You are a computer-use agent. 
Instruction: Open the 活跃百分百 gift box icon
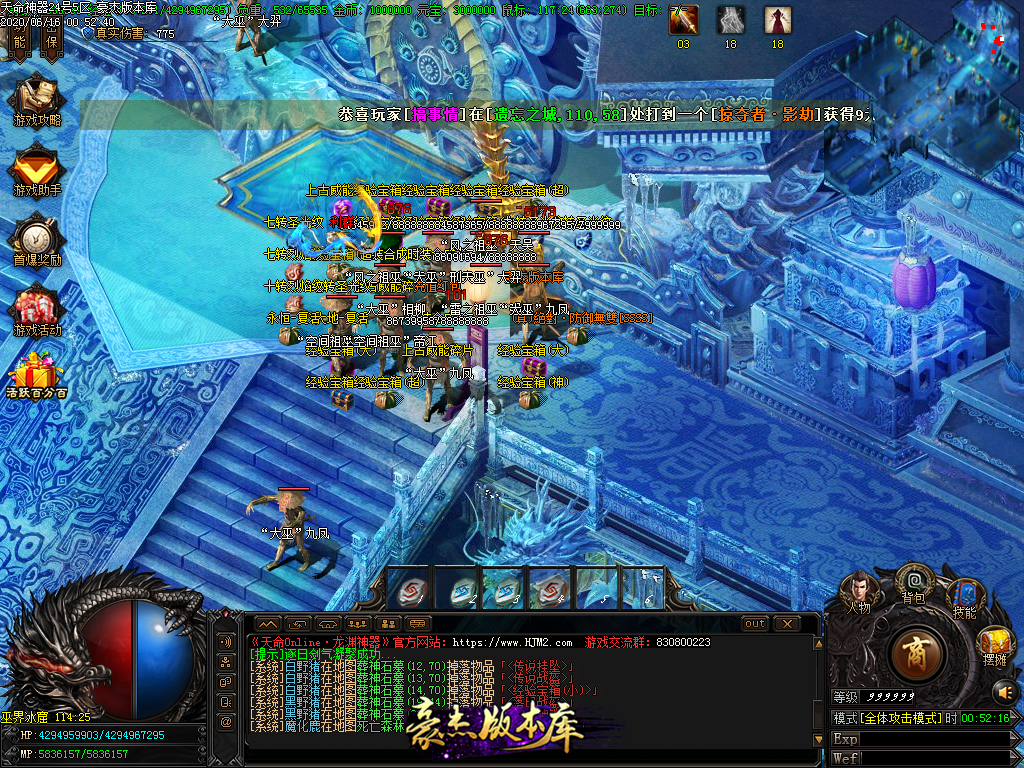[37, 378]
